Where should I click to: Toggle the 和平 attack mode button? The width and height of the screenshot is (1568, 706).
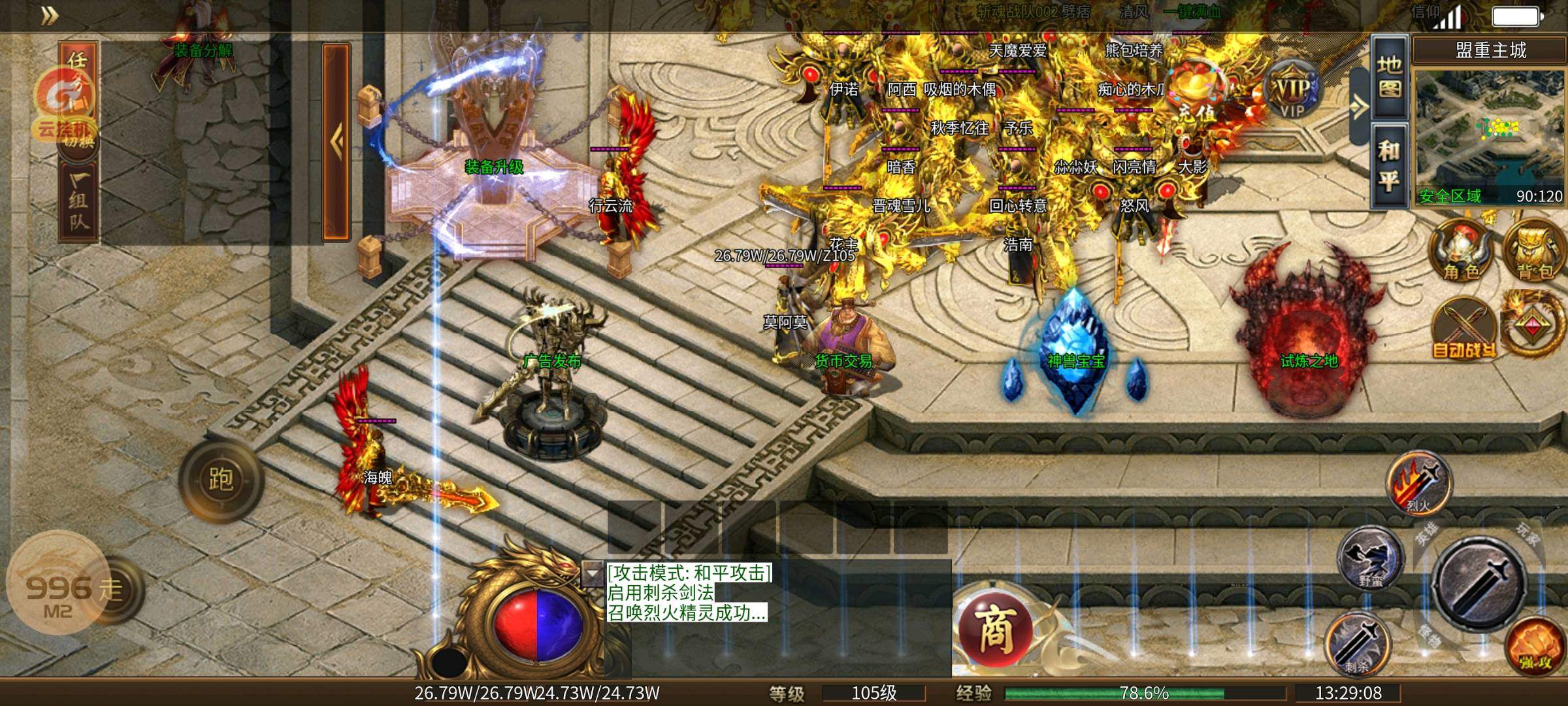click(1389, 166)
